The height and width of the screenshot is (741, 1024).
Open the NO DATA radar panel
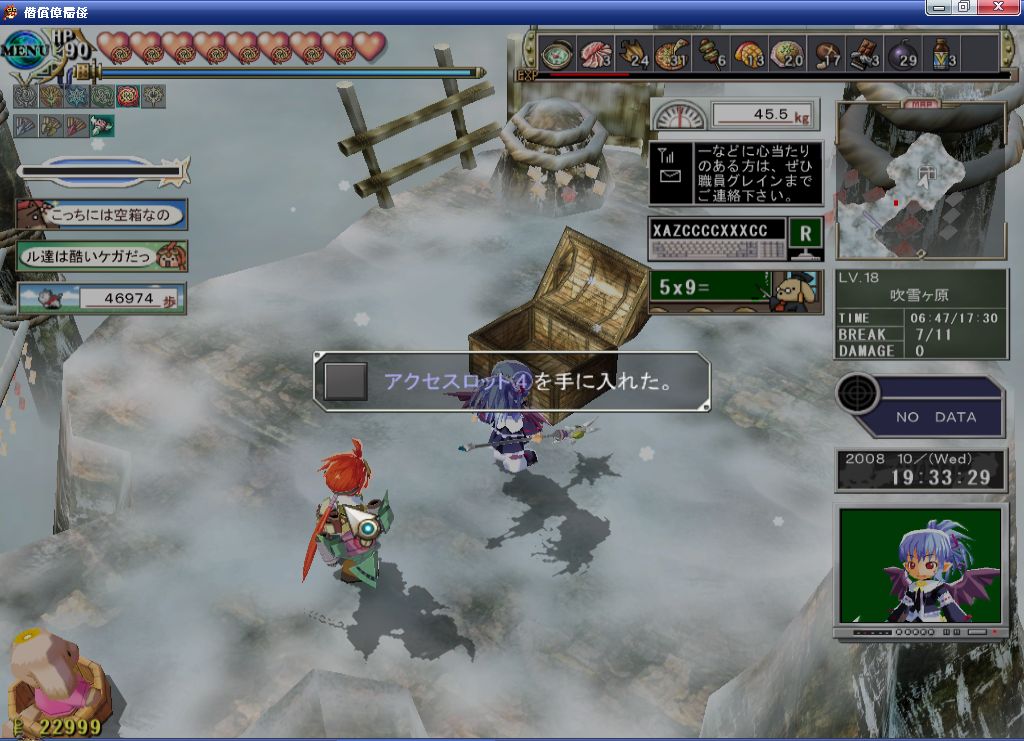click(x=920, y=407)
